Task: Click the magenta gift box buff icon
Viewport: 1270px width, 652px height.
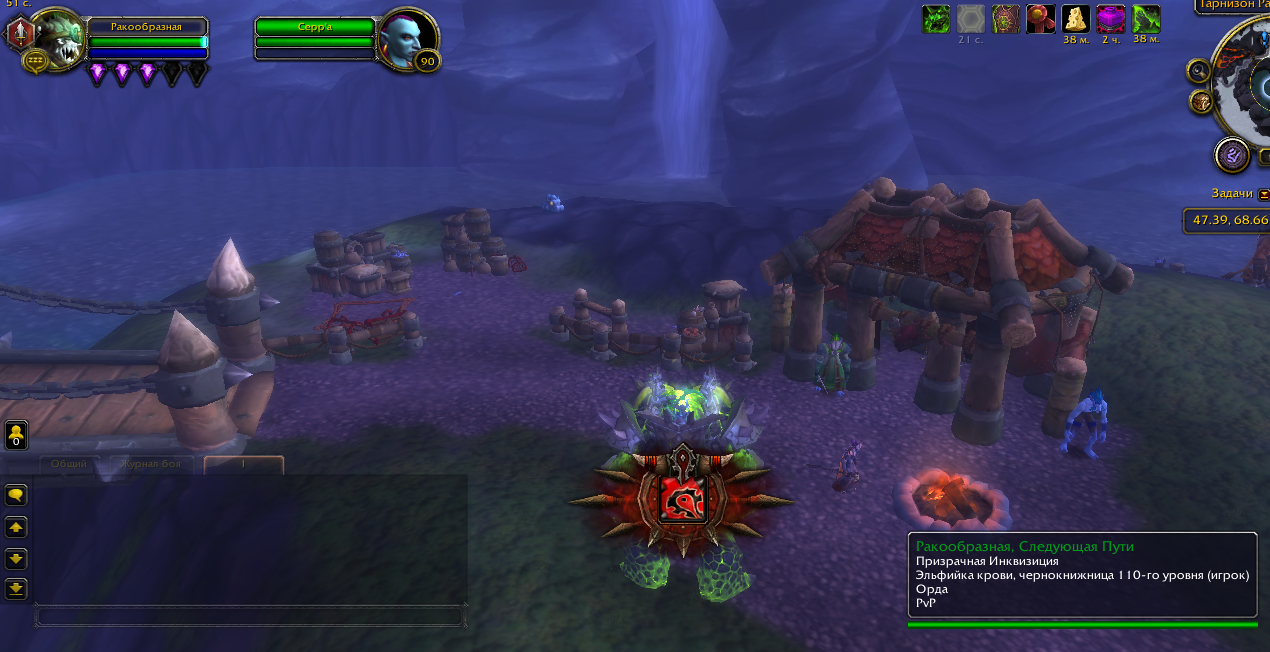Action: pyautogui.click(x=1111, y=19)
